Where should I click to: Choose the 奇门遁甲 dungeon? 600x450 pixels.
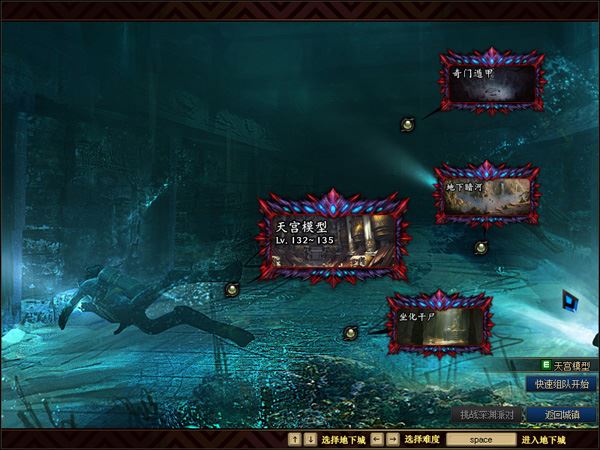point(492,82)
